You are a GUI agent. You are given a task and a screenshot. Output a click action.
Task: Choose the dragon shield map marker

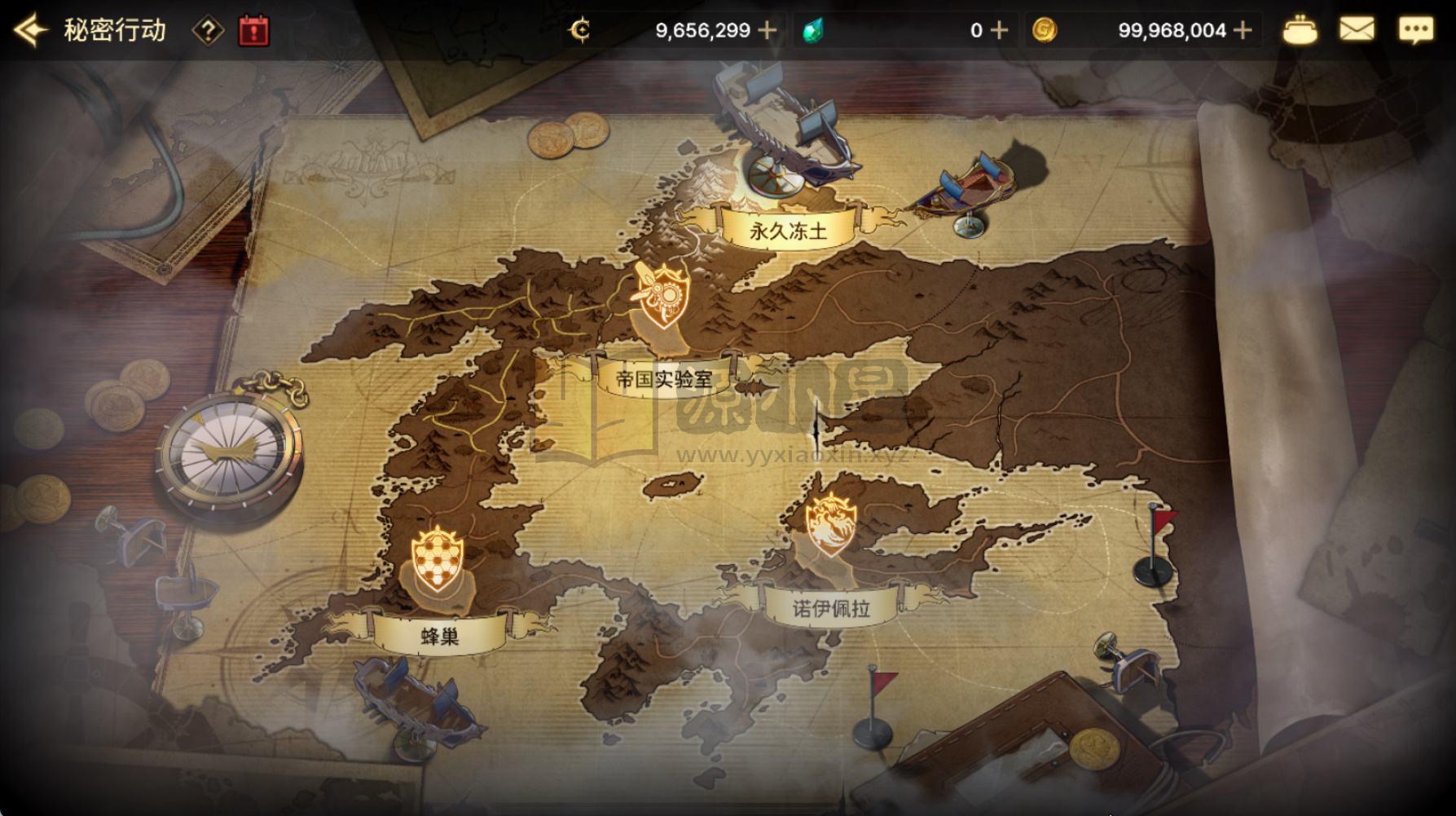click(831, 524)
